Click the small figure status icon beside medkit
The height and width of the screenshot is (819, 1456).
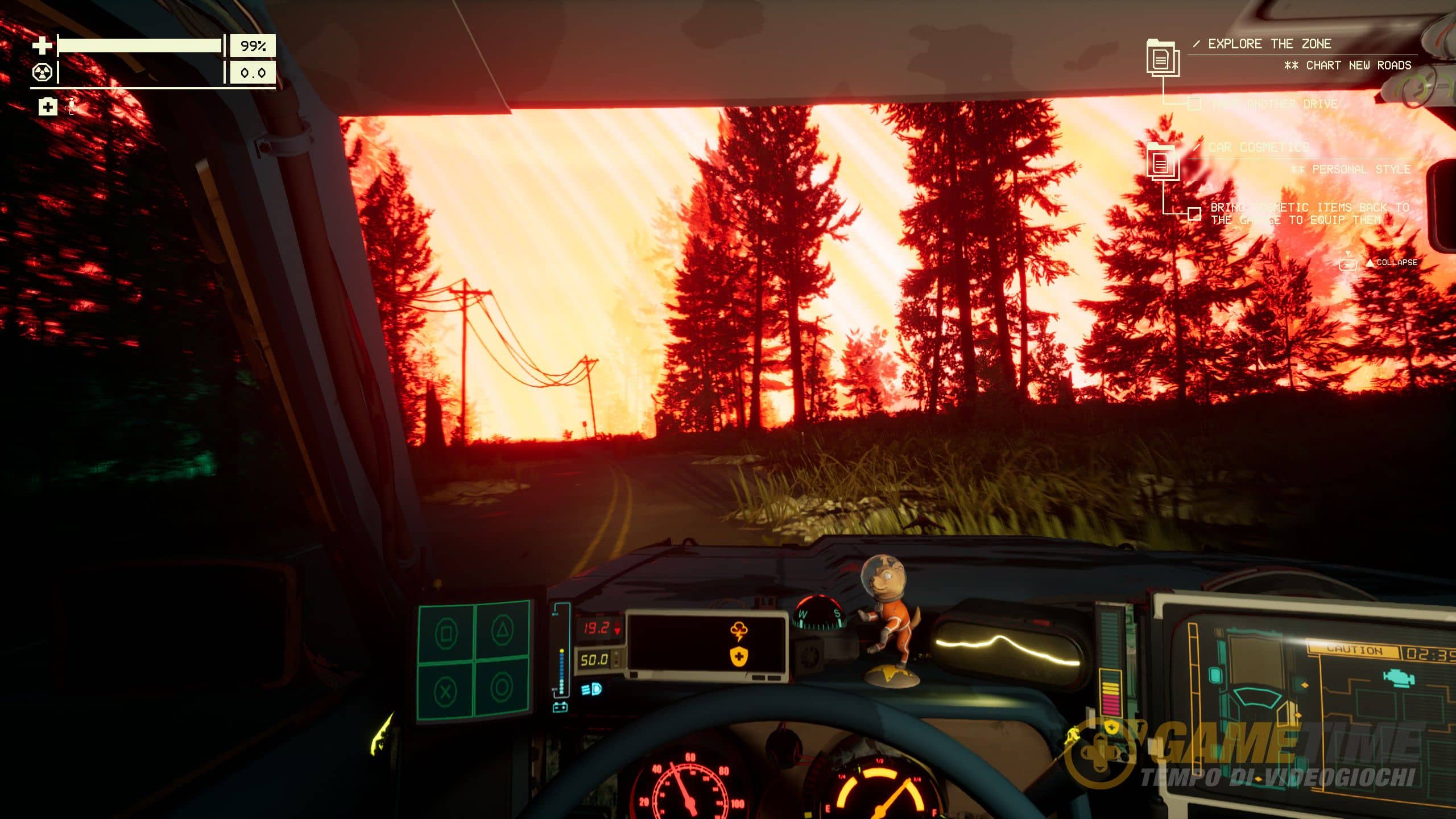[71, 106]
